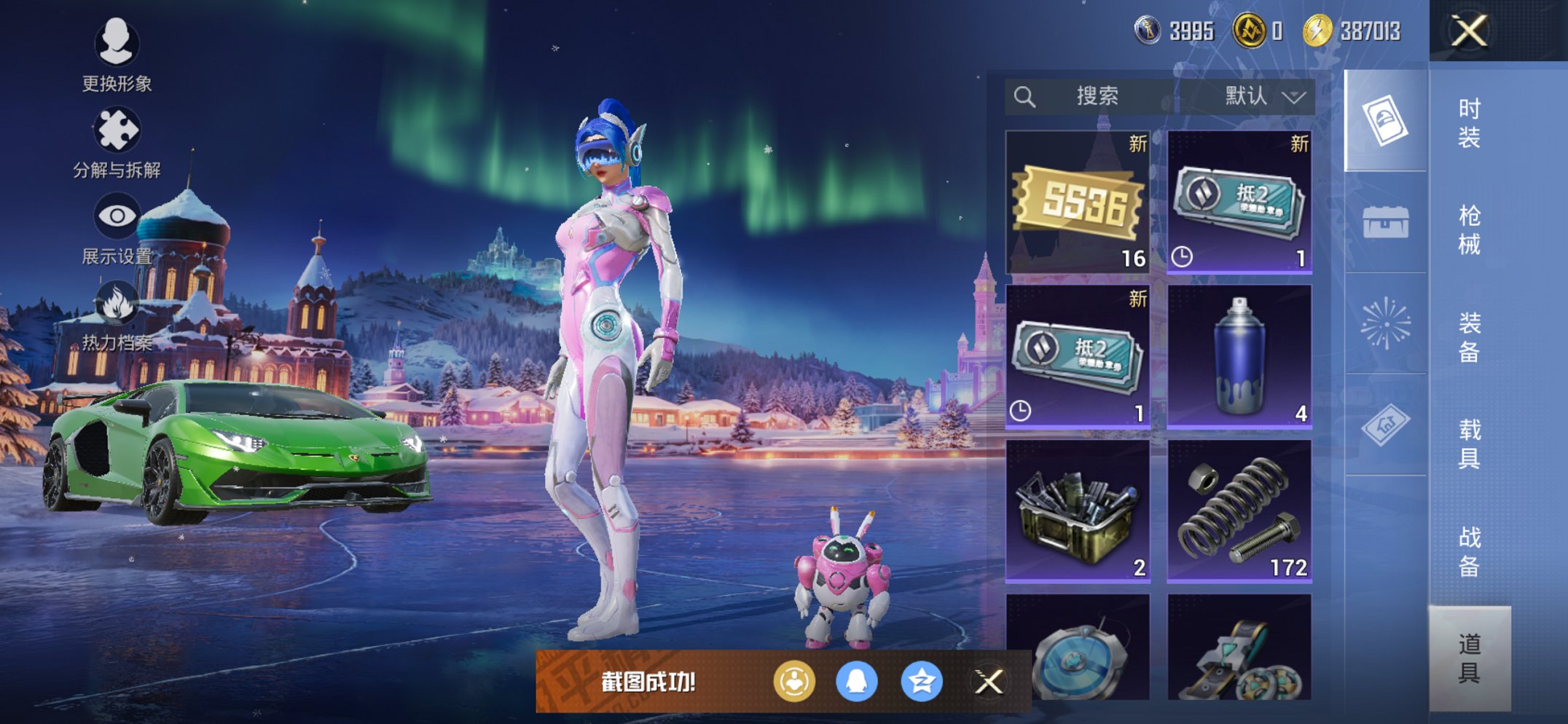Switch to the 枪械 firearms tab
The image size is (1568, 724).
pos(1469,229)
